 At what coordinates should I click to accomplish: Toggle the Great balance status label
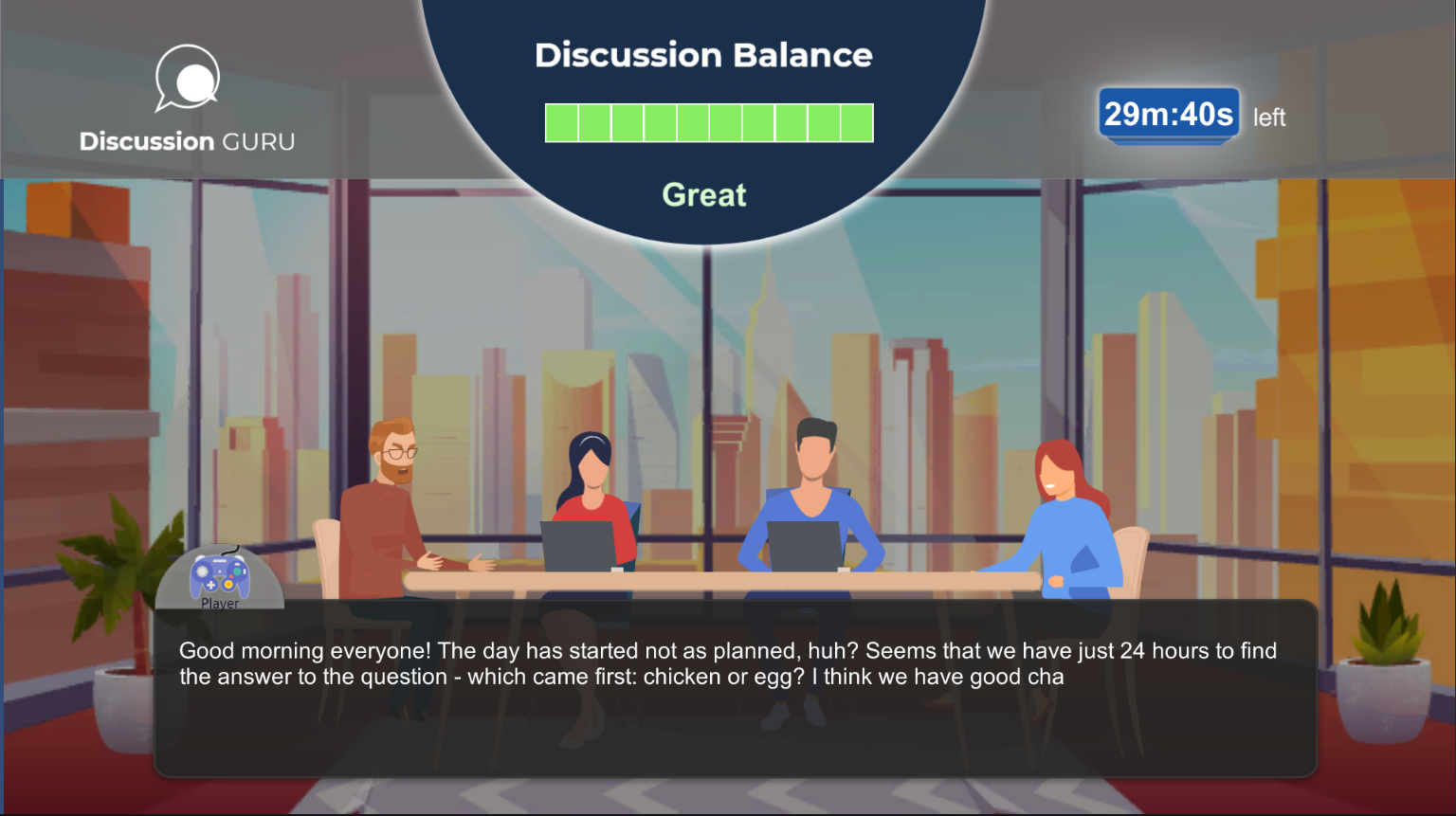point(704,194)
